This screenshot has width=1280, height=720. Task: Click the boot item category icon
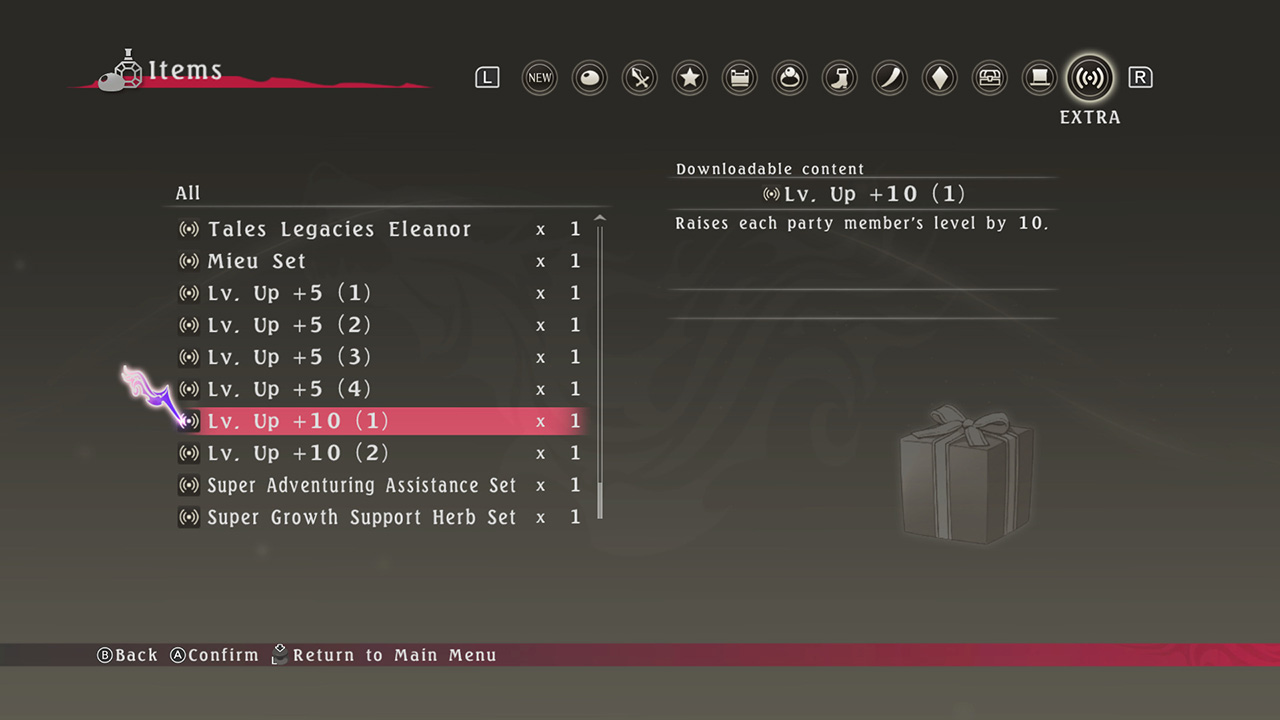pos(839,78)
